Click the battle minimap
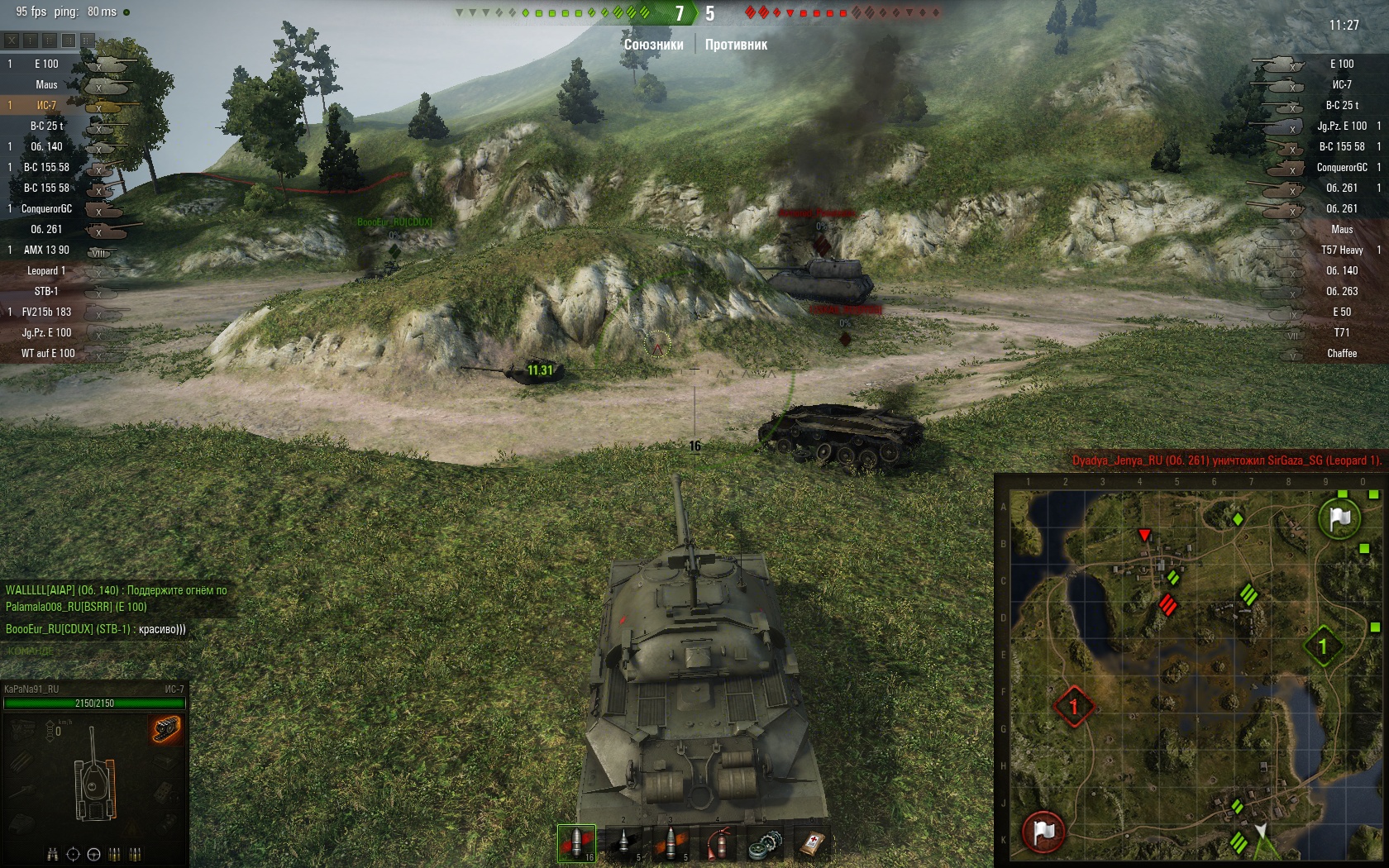1389x868 pixels. (1191, 671)
